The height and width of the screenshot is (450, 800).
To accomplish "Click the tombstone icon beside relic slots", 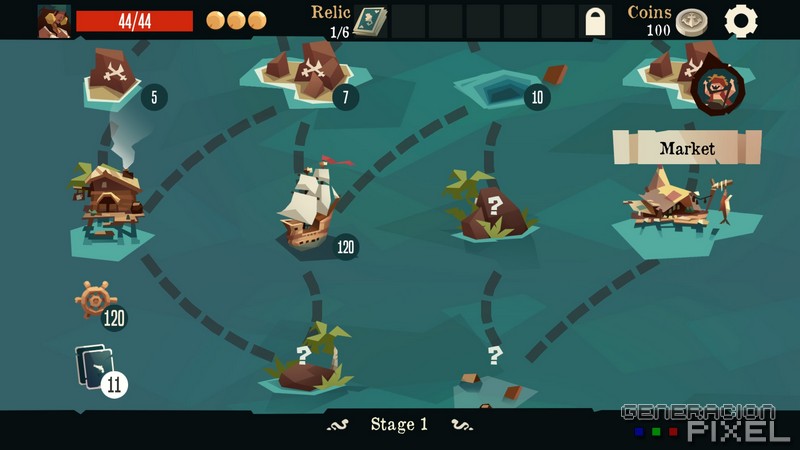I will point(596,21).
